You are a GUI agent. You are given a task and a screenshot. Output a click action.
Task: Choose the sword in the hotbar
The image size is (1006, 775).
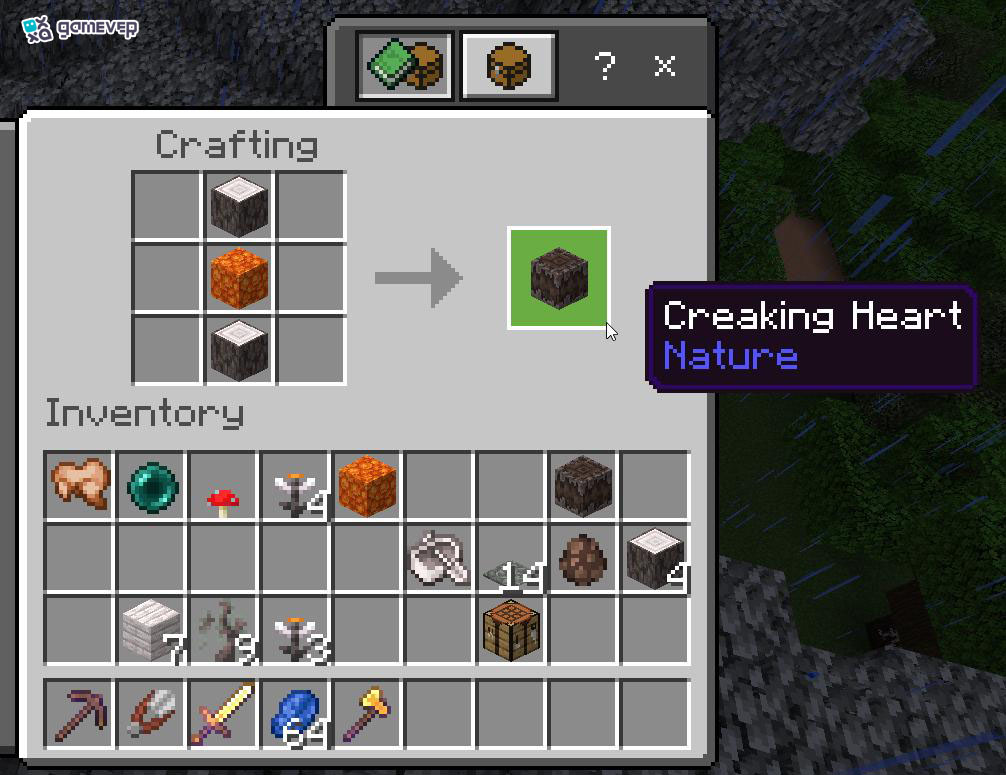224,713
